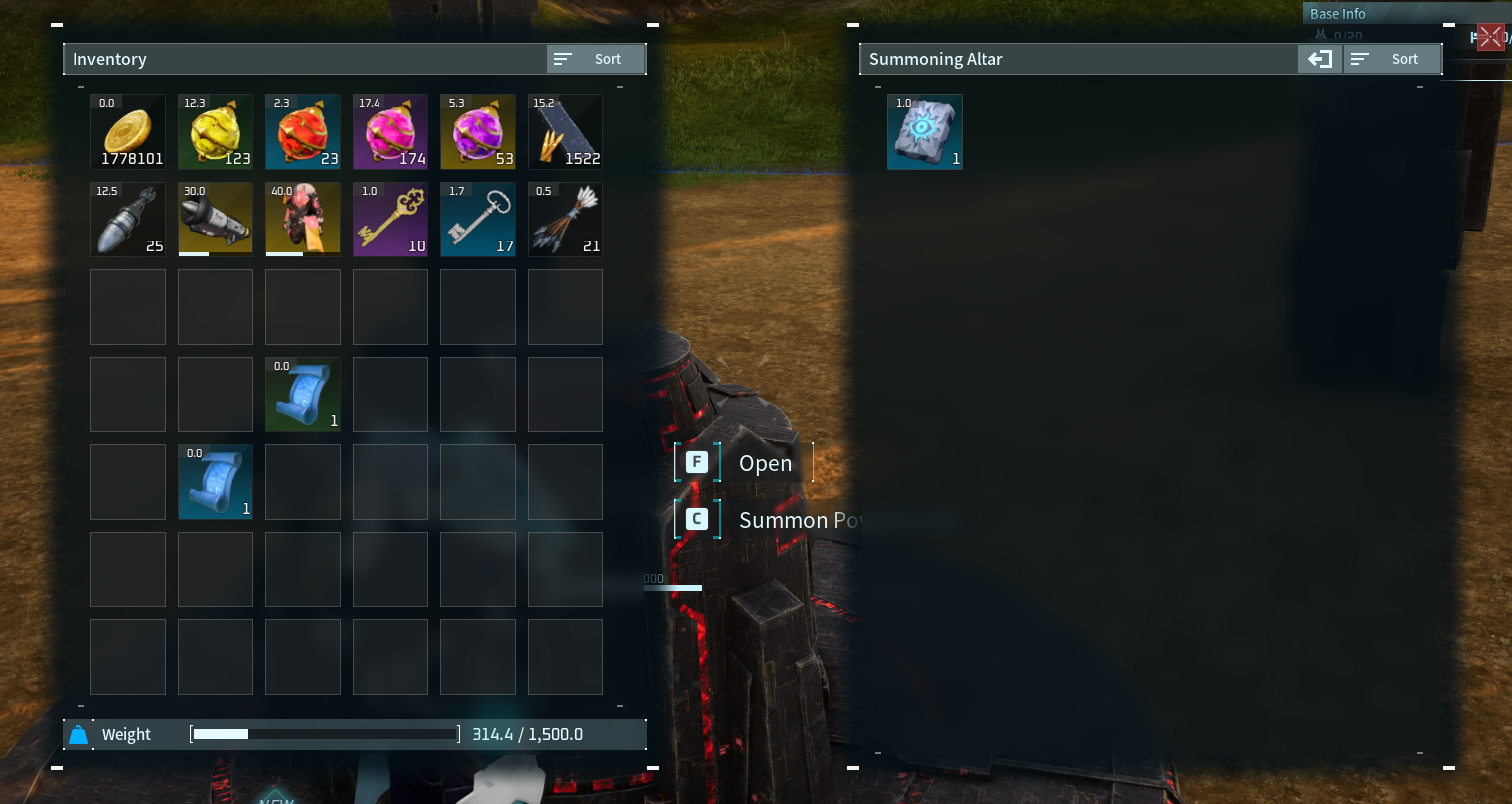The image size is (1512, 804).
Task: Pick the pink Pal Sphere stack of 174
Action: click(x=389, y=132)
